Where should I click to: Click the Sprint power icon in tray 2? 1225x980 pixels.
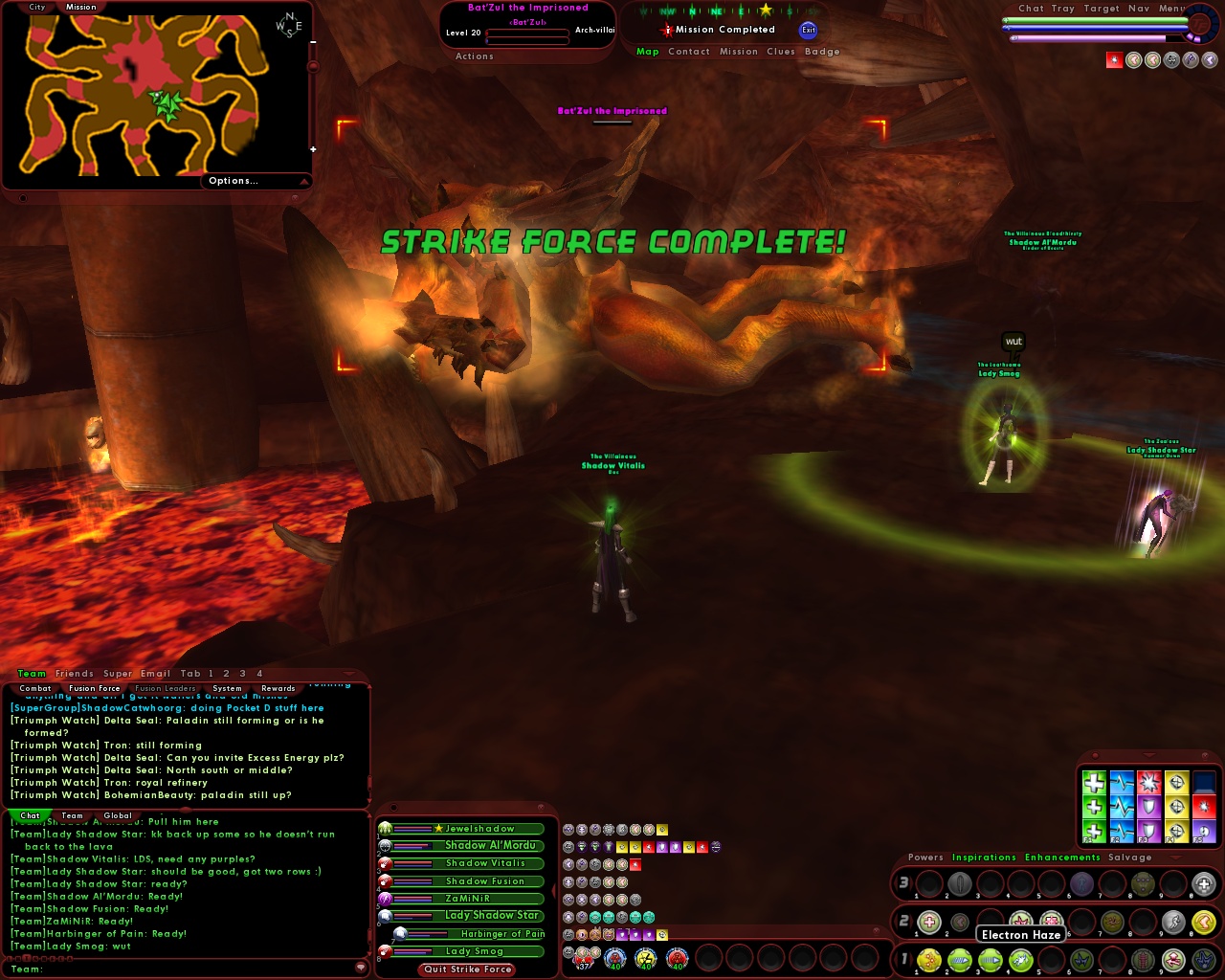pyautogui.click(x=1174, y=921)
